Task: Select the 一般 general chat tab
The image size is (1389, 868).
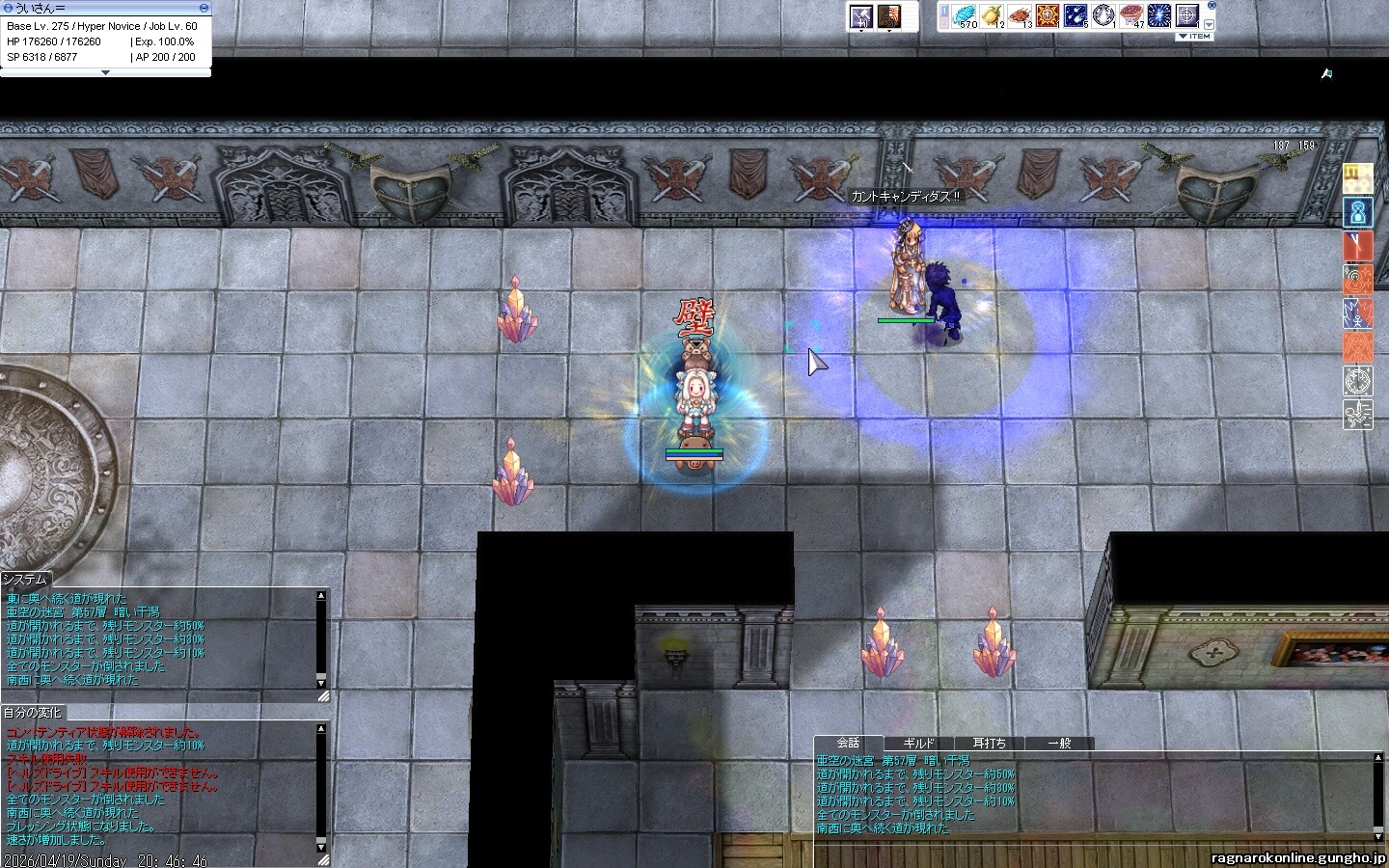Action: click(1059, 744)
